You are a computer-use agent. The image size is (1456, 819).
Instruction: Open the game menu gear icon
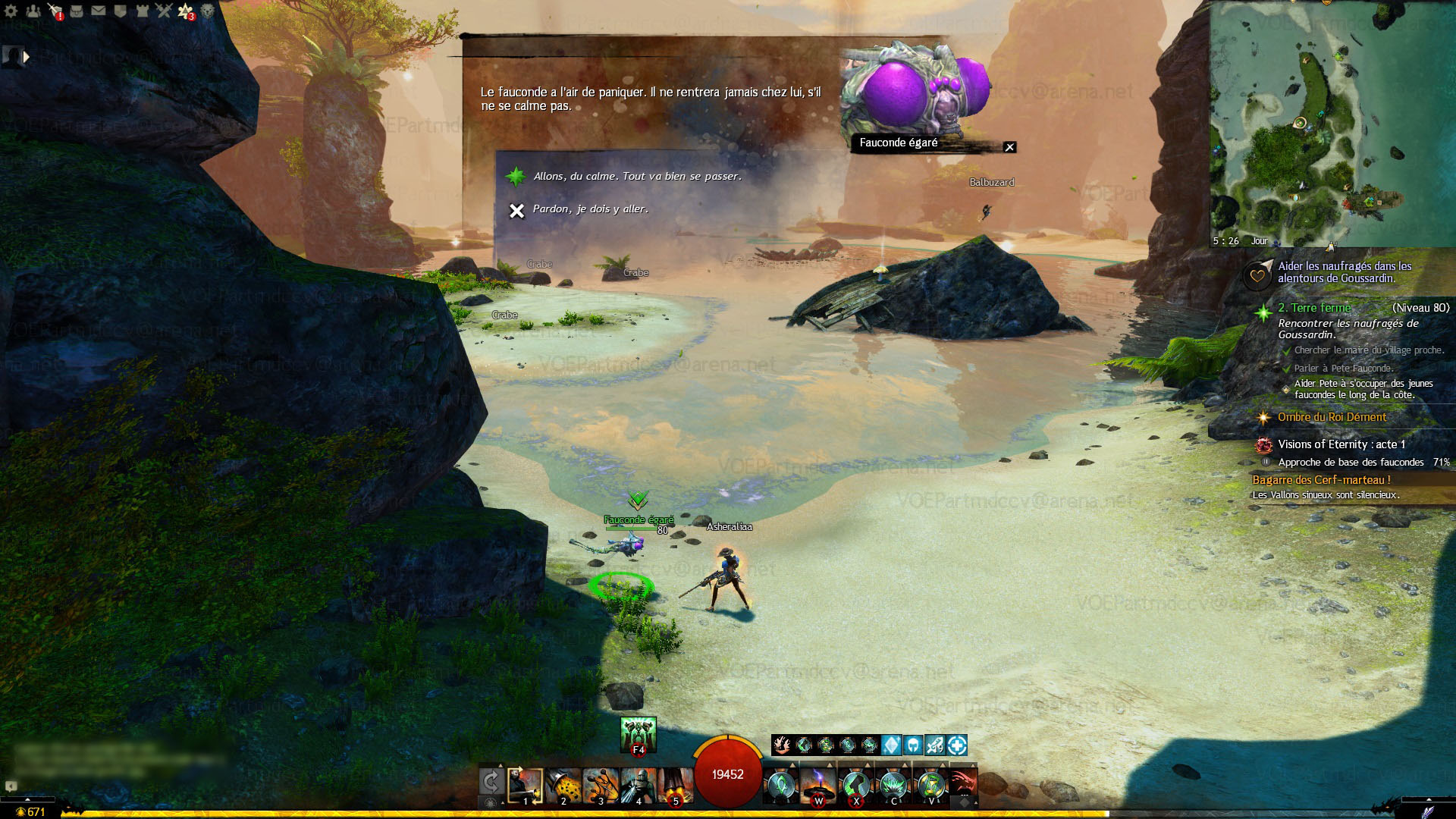11,11
